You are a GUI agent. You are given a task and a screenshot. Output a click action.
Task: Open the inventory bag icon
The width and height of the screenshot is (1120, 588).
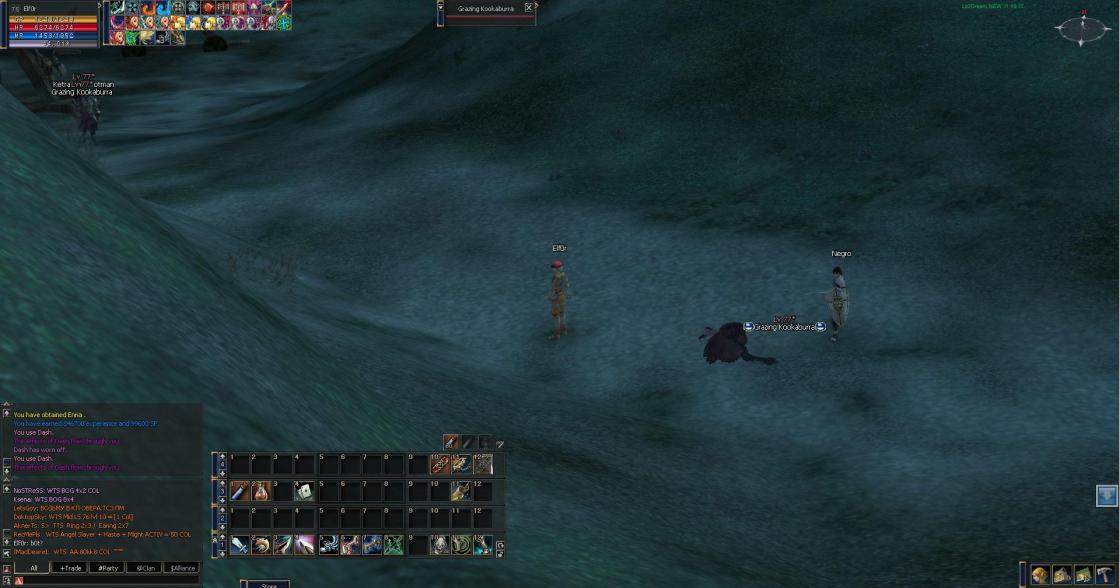(1062, 575)
